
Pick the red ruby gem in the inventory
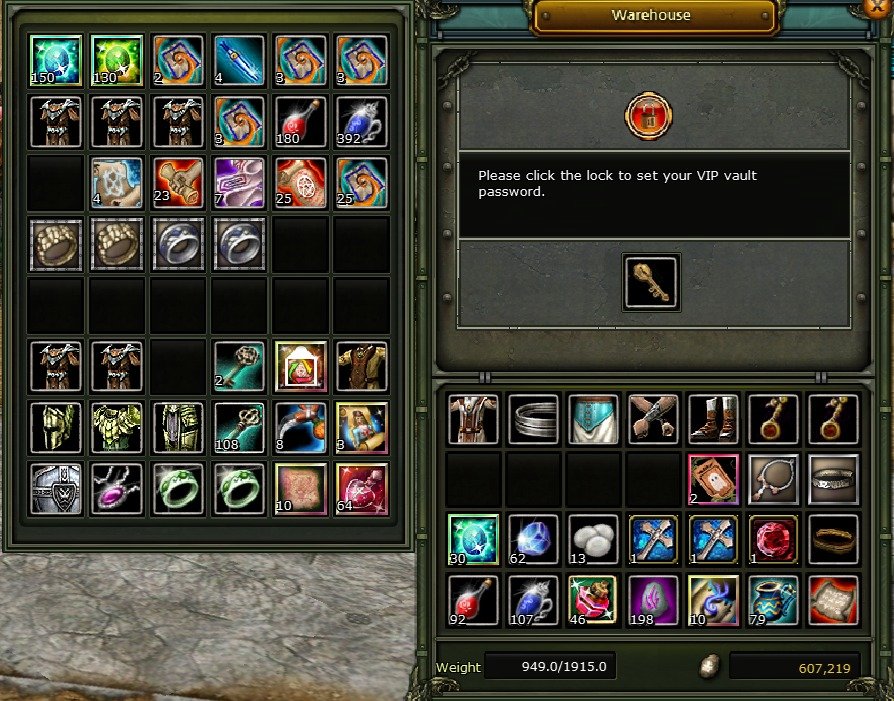773,539
